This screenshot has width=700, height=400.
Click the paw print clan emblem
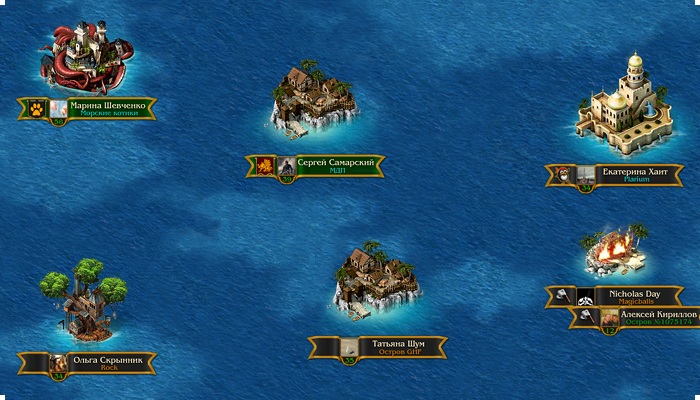pyautogui.click(x=36, y=108)
